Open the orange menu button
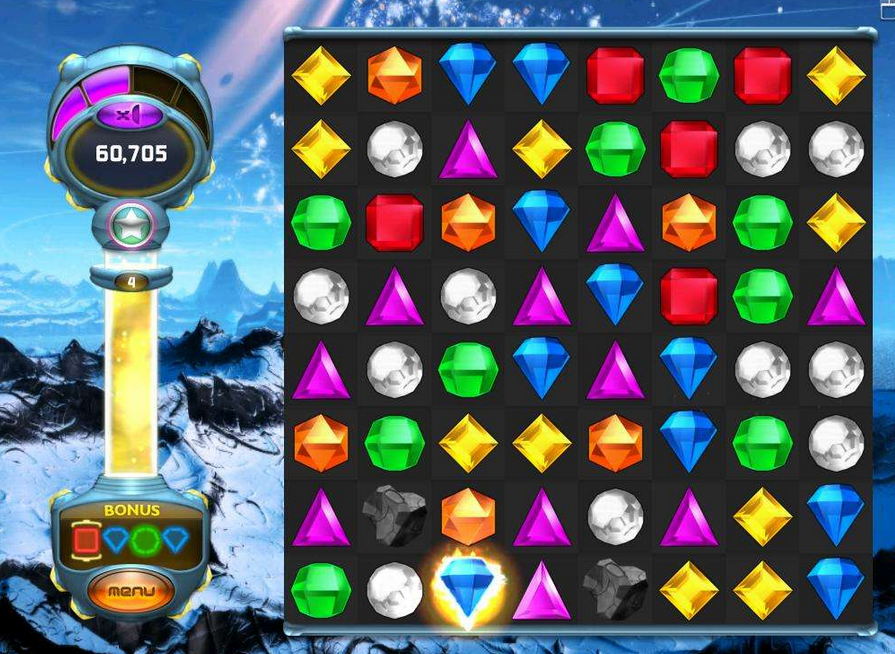 click(131, 590)
